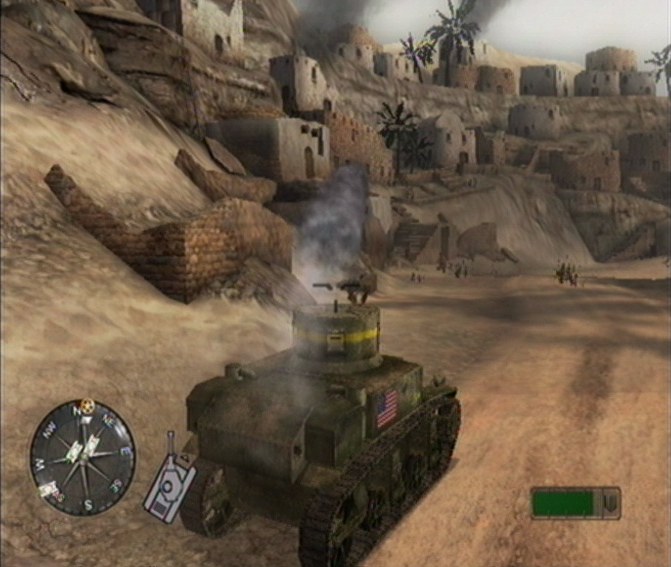Select the tank stance indicator icon
671x567 pixels.
pyautogui.click(x=170, y=485)
